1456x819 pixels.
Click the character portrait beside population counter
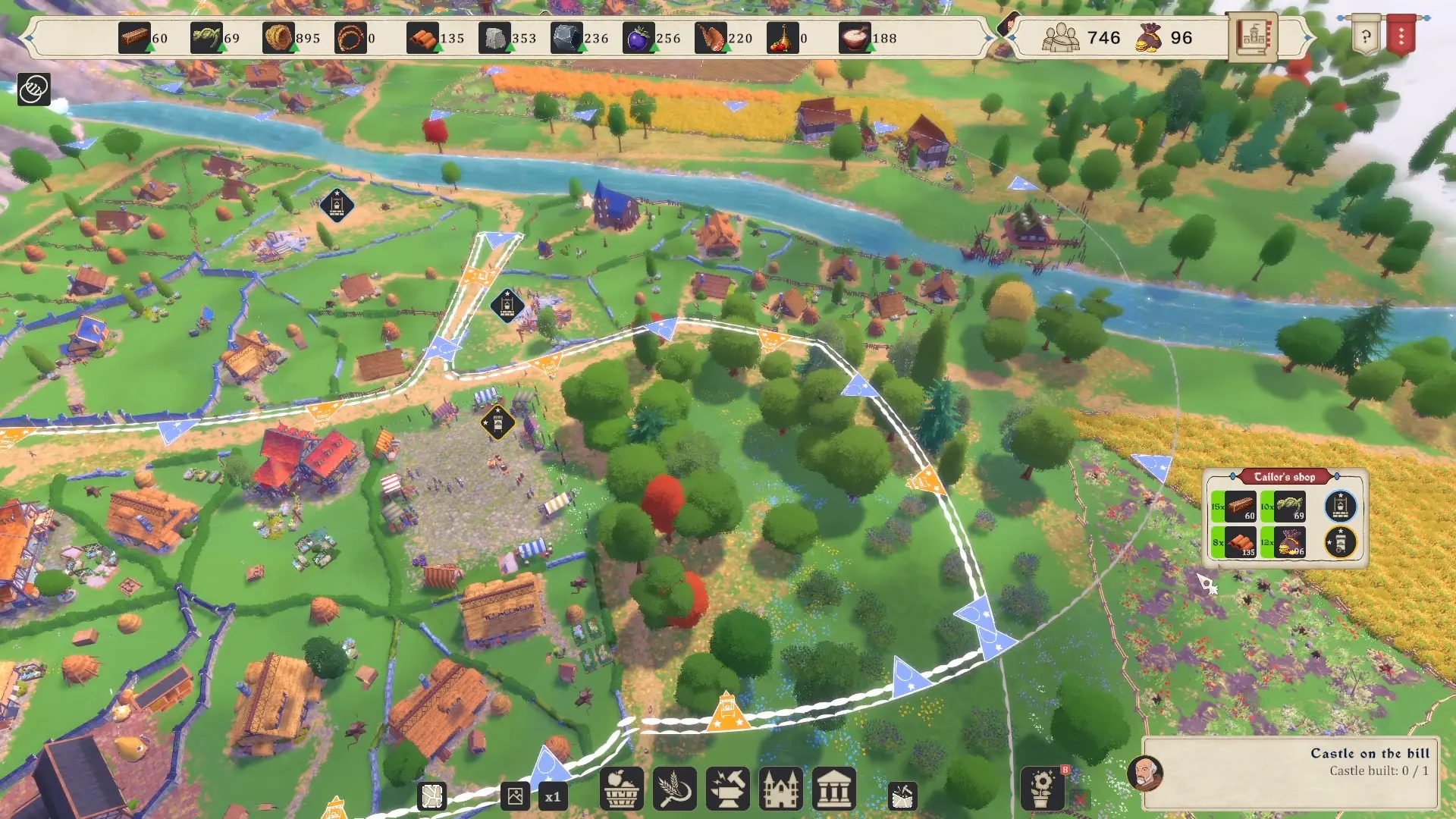click(x=1008, y=27)
